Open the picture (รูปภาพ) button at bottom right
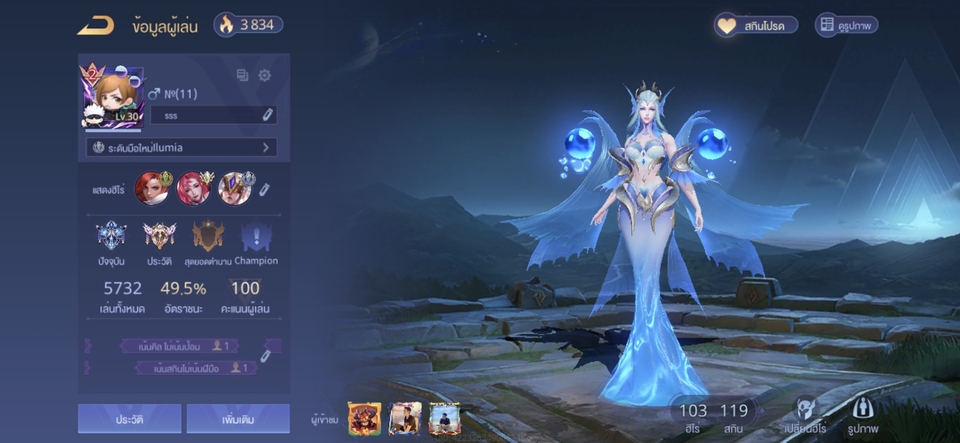 (x=866, y=414)
